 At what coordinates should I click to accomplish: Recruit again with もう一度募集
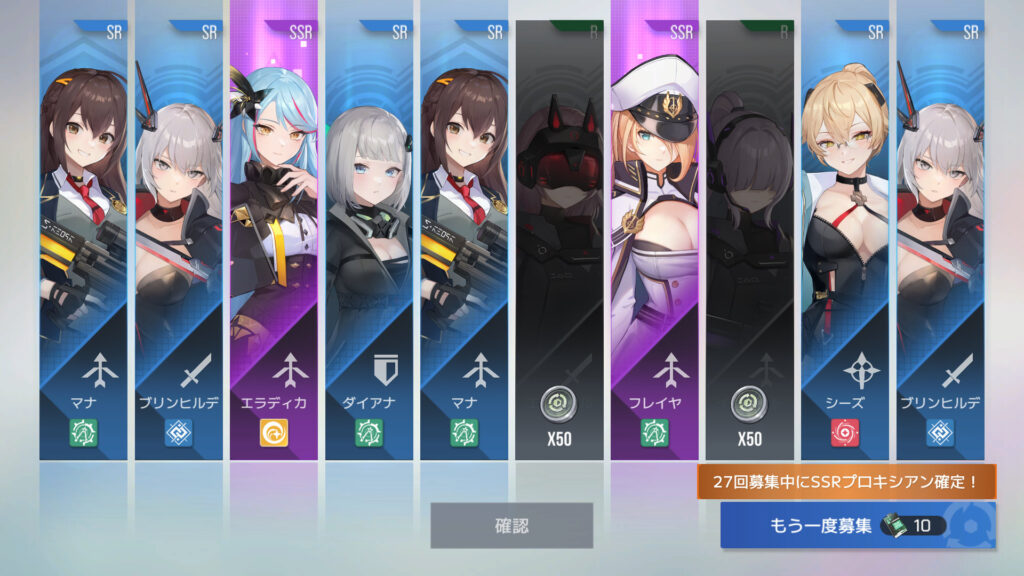tap(857, 525)
